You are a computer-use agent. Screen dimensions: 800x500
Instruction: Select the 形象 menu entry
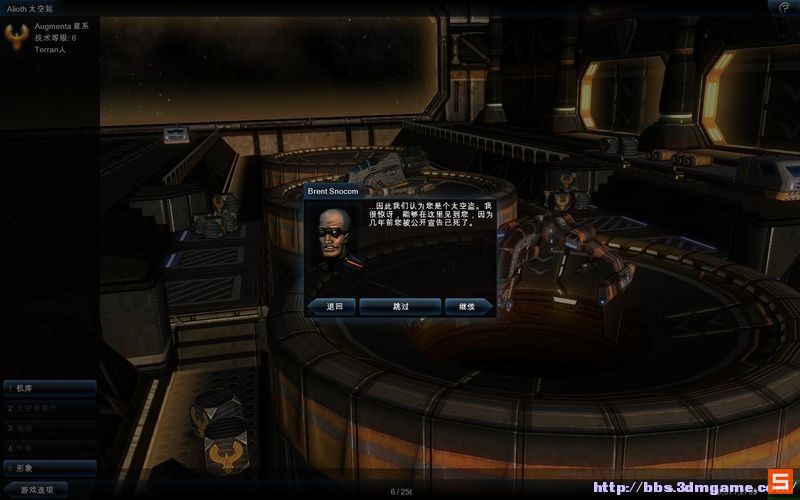(48, 467)
